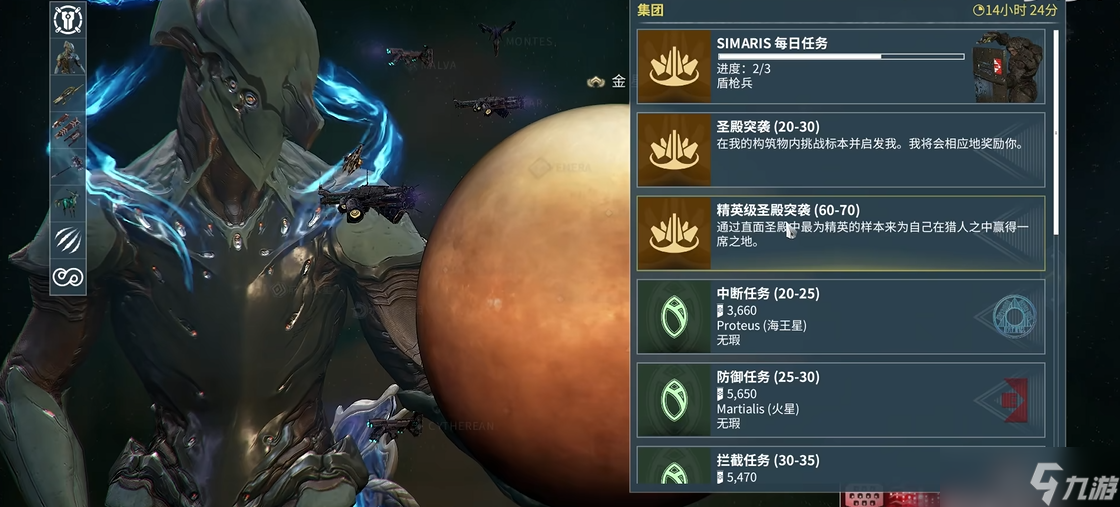This screenshot has height=507, width=1120.
Task: Select the mission row rated 30-35
Action: click(840, 468)
